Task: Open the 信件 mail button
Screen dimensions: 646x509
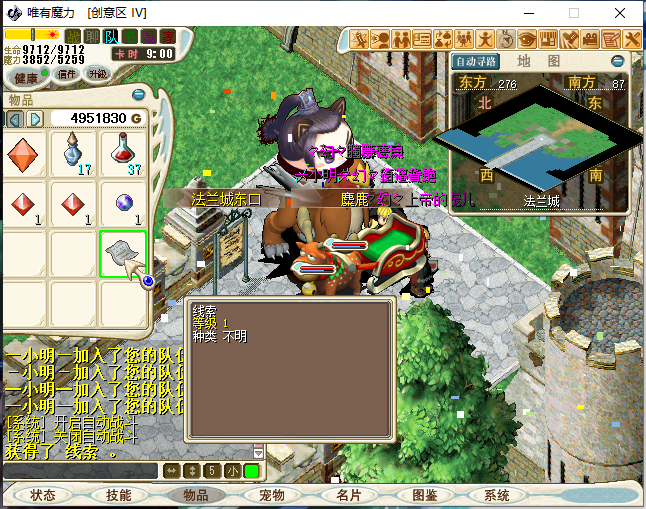Action: [x=67, y=75]
